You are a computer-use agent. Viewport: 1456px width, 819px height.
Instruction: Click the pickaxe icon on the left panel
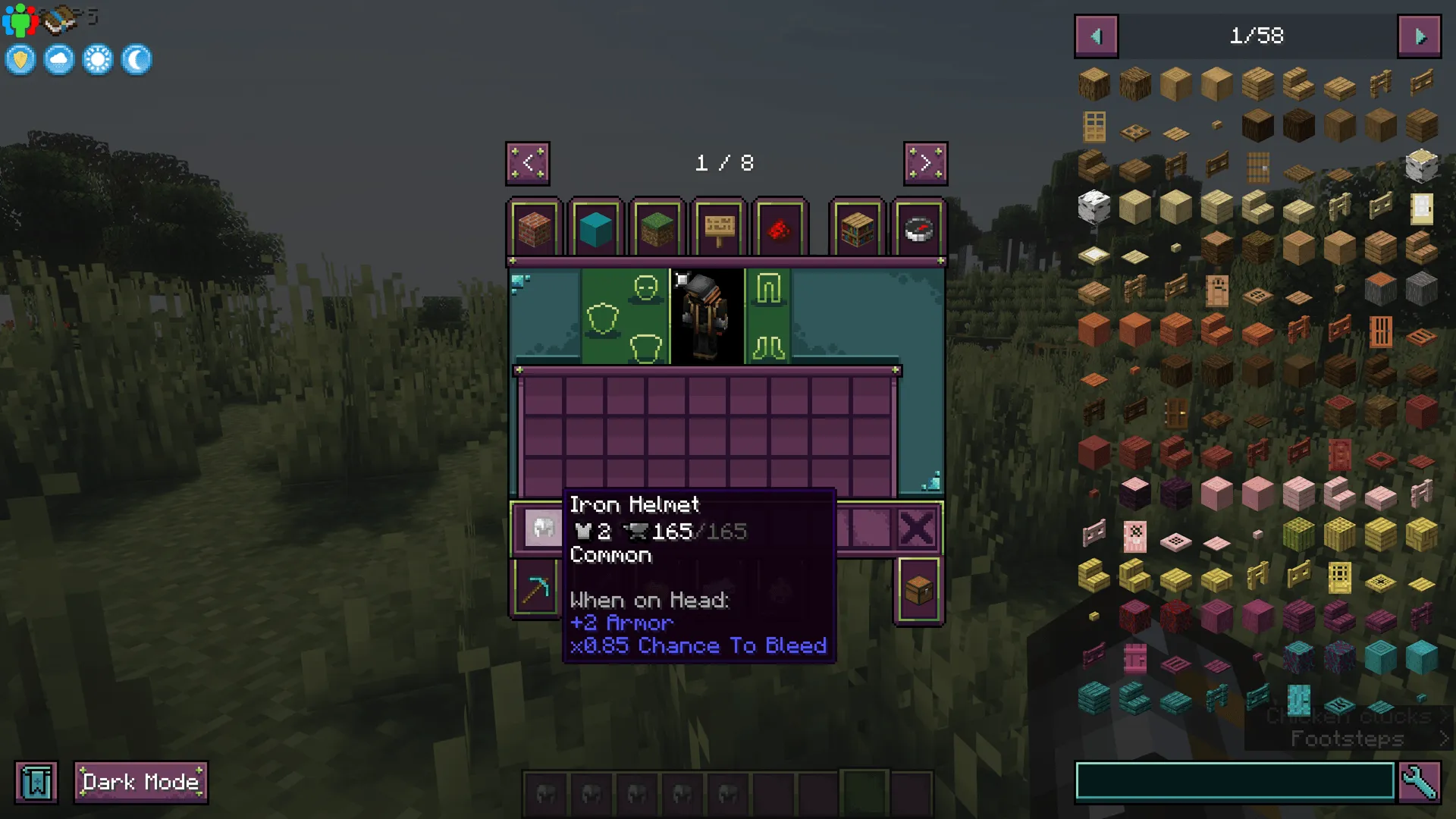click(x=536, y=589)
